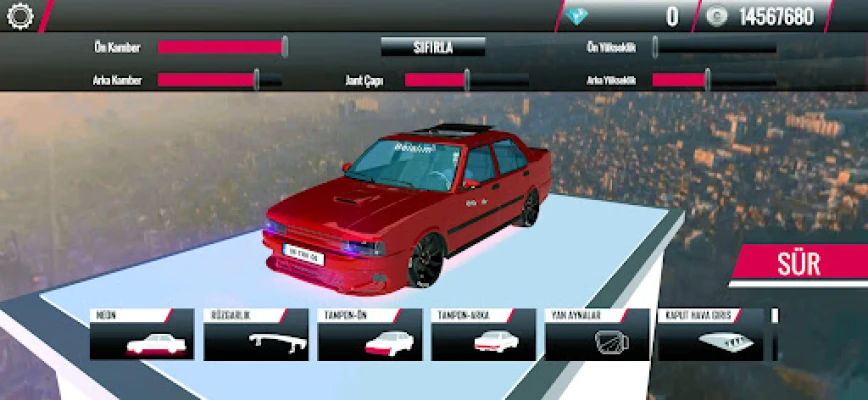Change the Ön Yükseklik slider
Image resolution: width=868 pixels, height=400 pixels.
point(656,47)
